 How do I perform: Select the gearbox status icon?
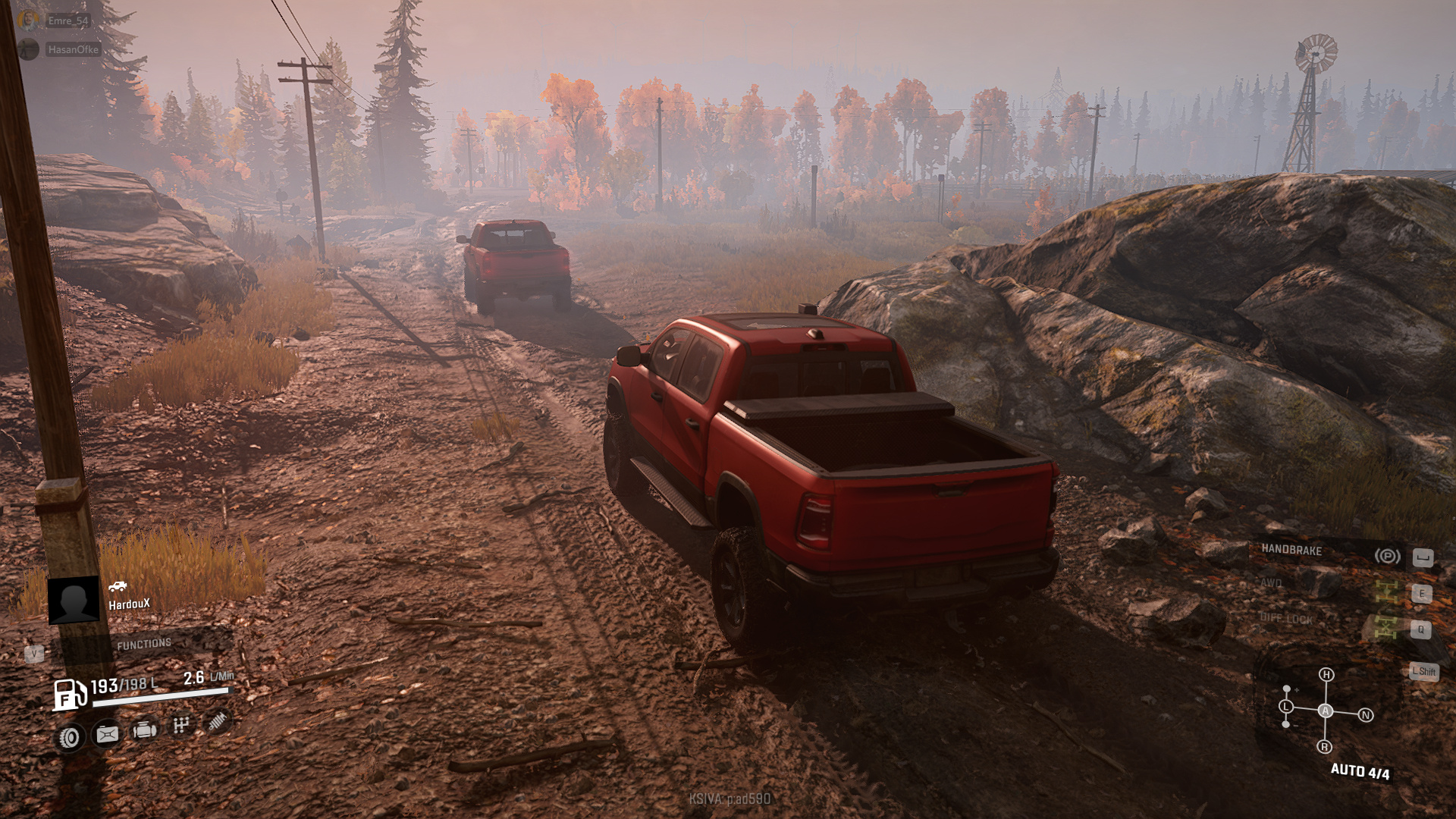click(180, 726)
